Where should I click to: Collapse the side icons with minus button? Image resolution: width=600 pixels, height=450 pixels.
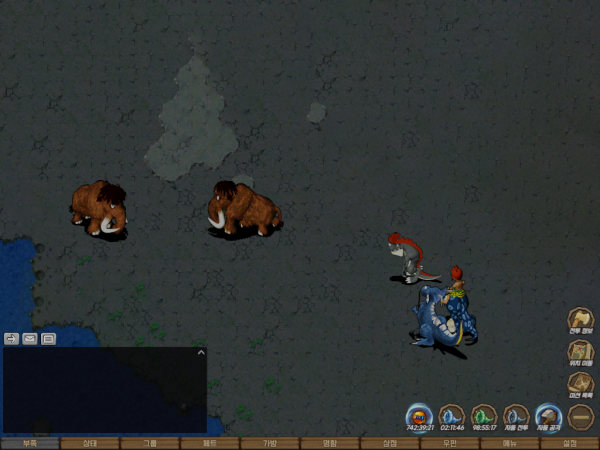(x=581, y=416)
